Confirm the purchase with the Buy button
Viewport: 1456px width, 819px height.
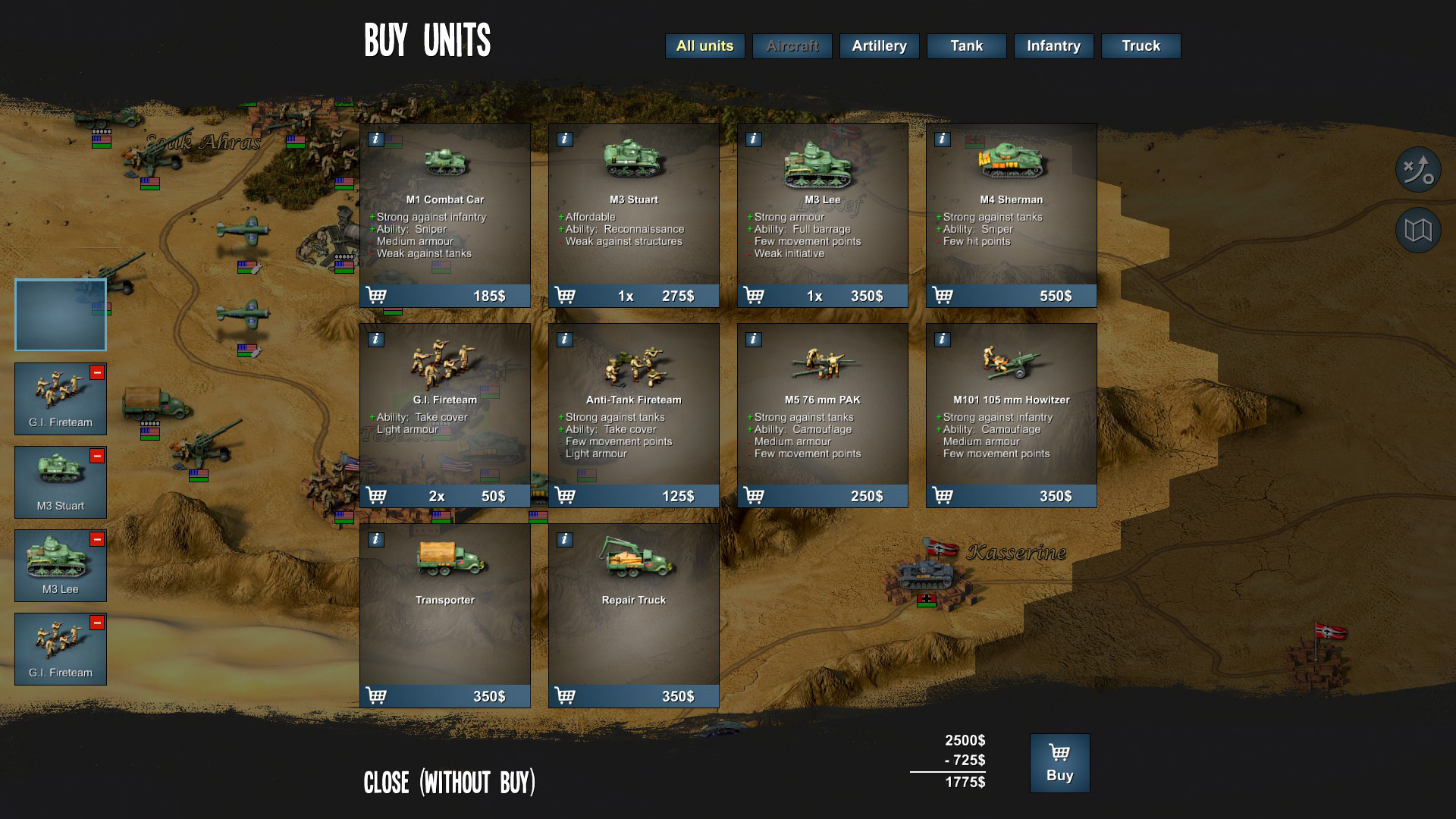[1059, 763]
